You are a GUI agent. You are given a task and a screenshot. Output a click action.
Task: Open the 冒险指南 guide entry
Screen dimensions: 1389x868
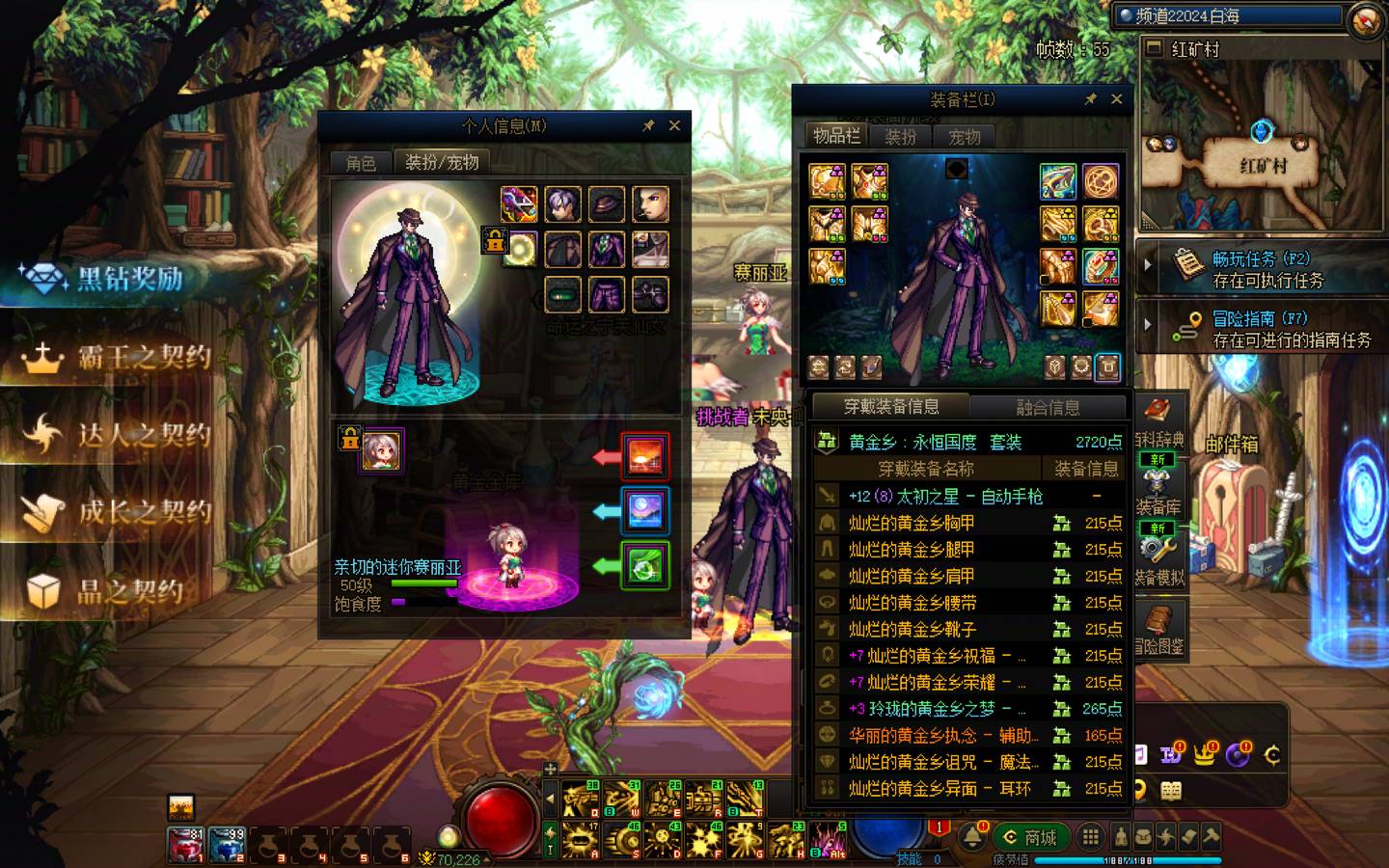[x=1271, y=329]
